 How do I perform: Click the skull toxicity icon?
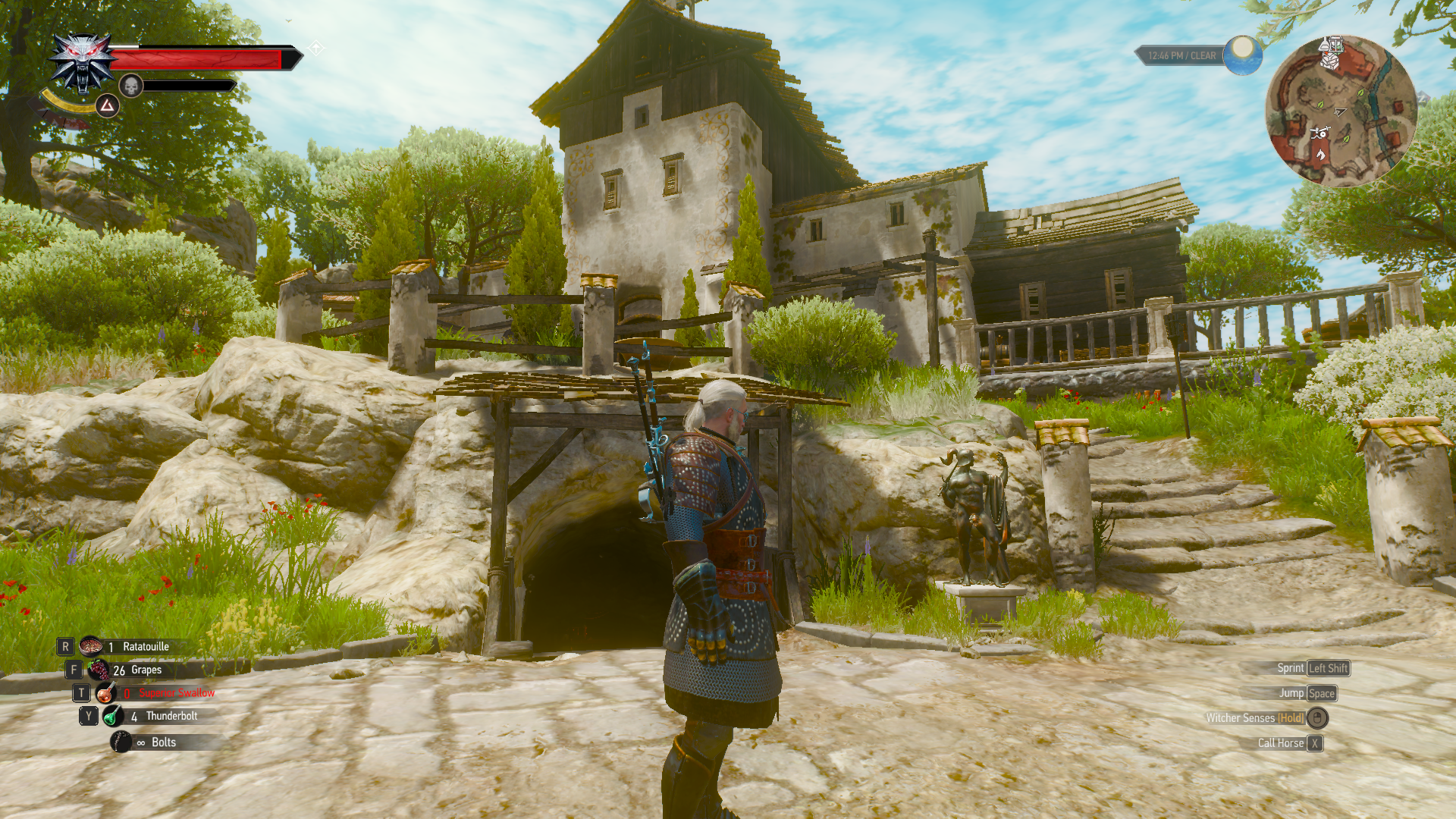click(x=131, y=86)
